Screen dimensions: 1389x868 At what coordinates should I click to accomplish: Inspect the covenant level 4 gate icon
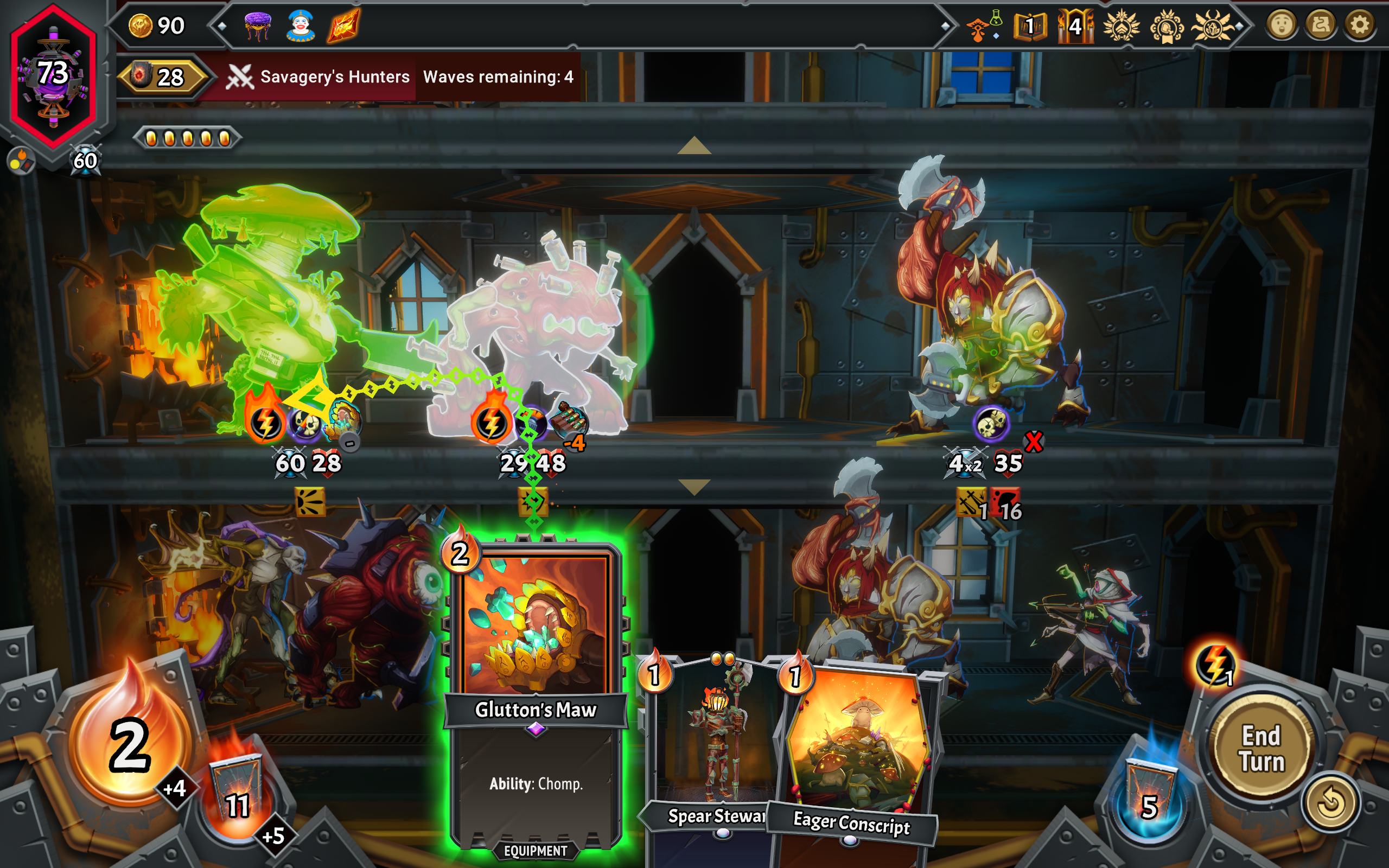point(1074,27)
